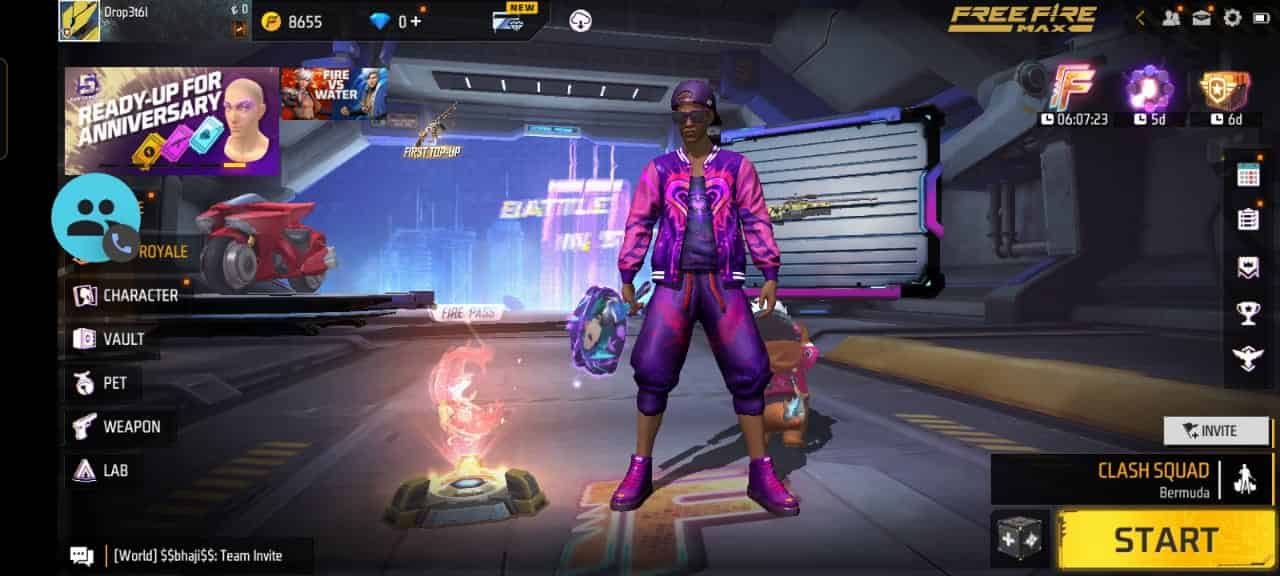Open the calendar events icon

1248,175
